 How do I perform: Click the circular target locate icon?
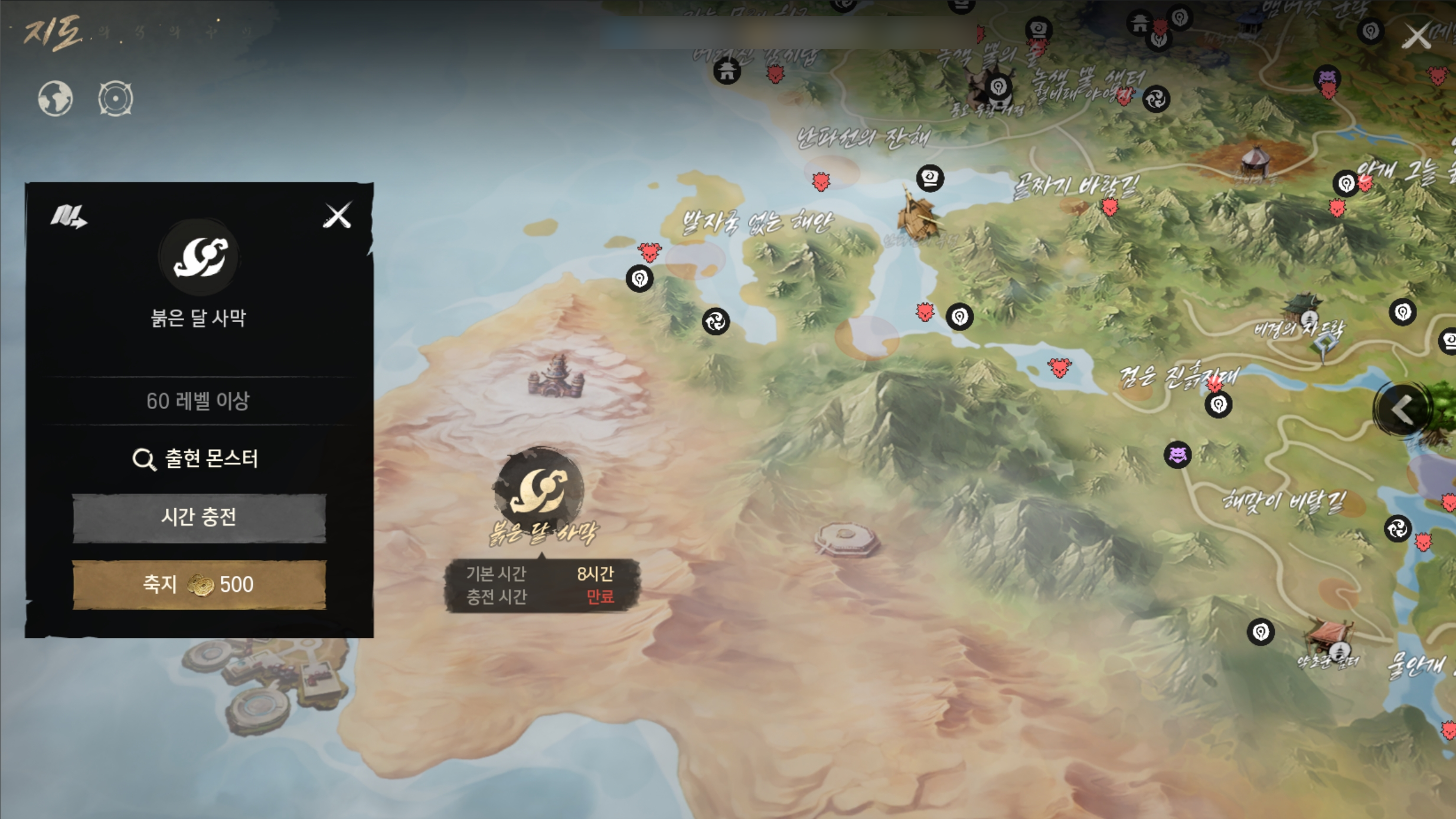115,99
